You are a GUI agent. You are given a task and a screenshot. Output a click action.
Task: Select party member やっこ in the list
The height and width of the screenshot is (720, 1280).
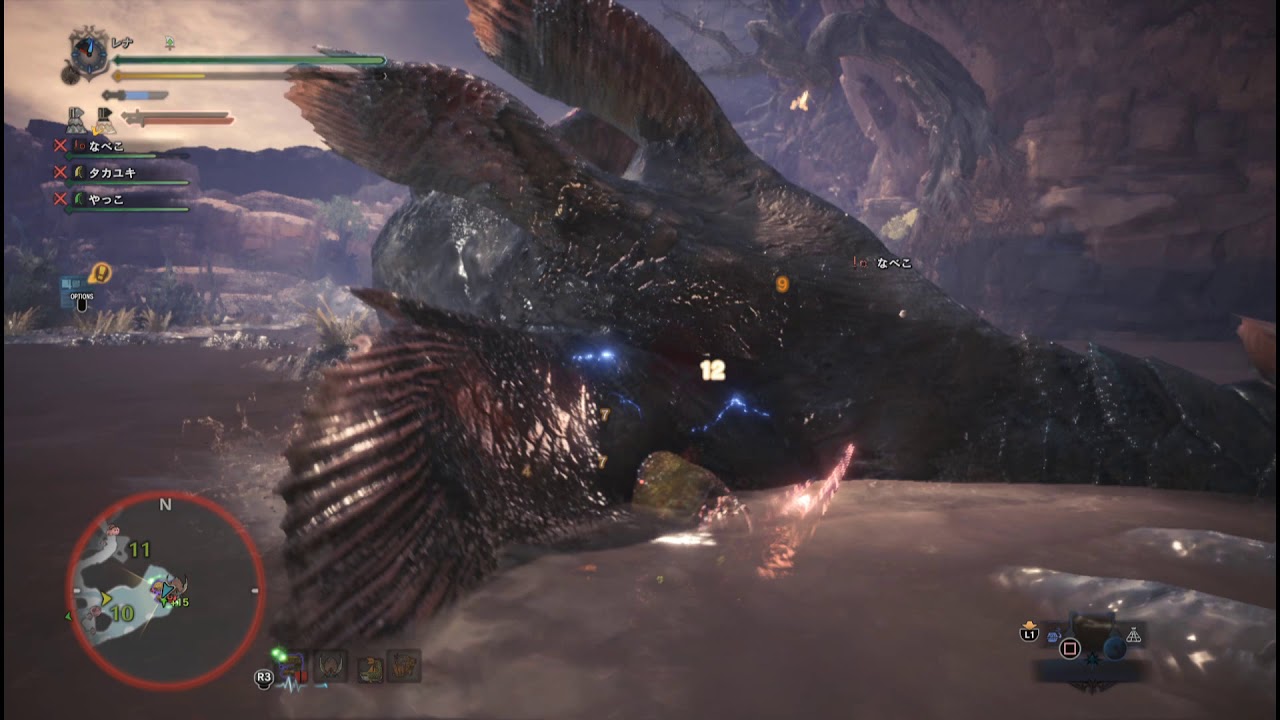click(x=106, y=199)
